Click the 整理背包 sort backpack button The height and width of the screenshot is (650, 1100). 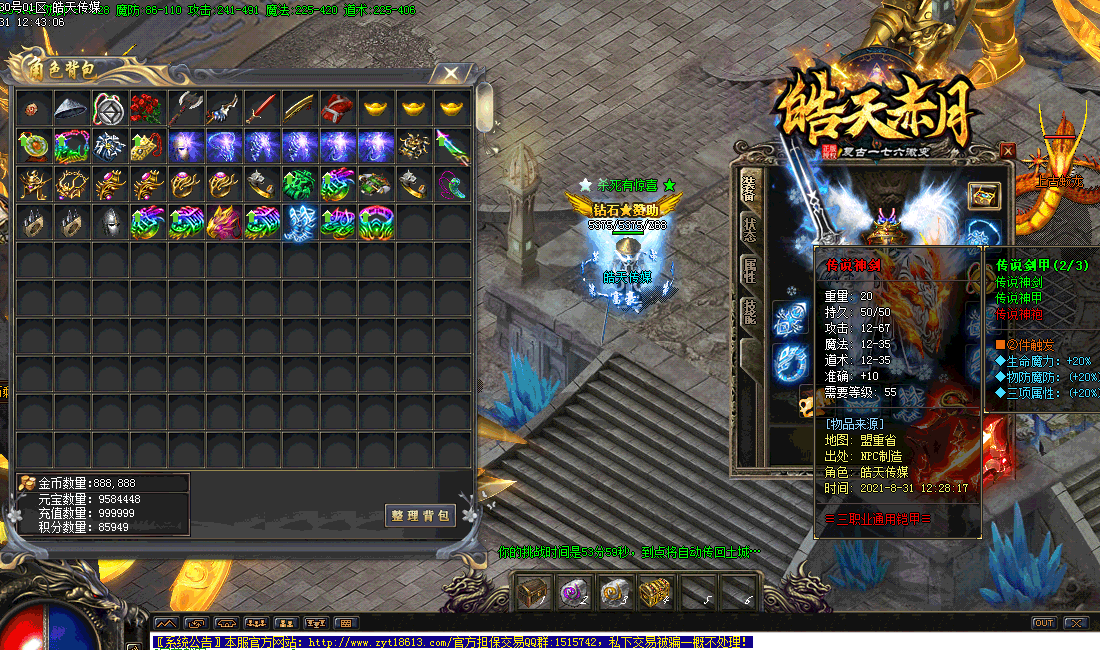(421, 516)
